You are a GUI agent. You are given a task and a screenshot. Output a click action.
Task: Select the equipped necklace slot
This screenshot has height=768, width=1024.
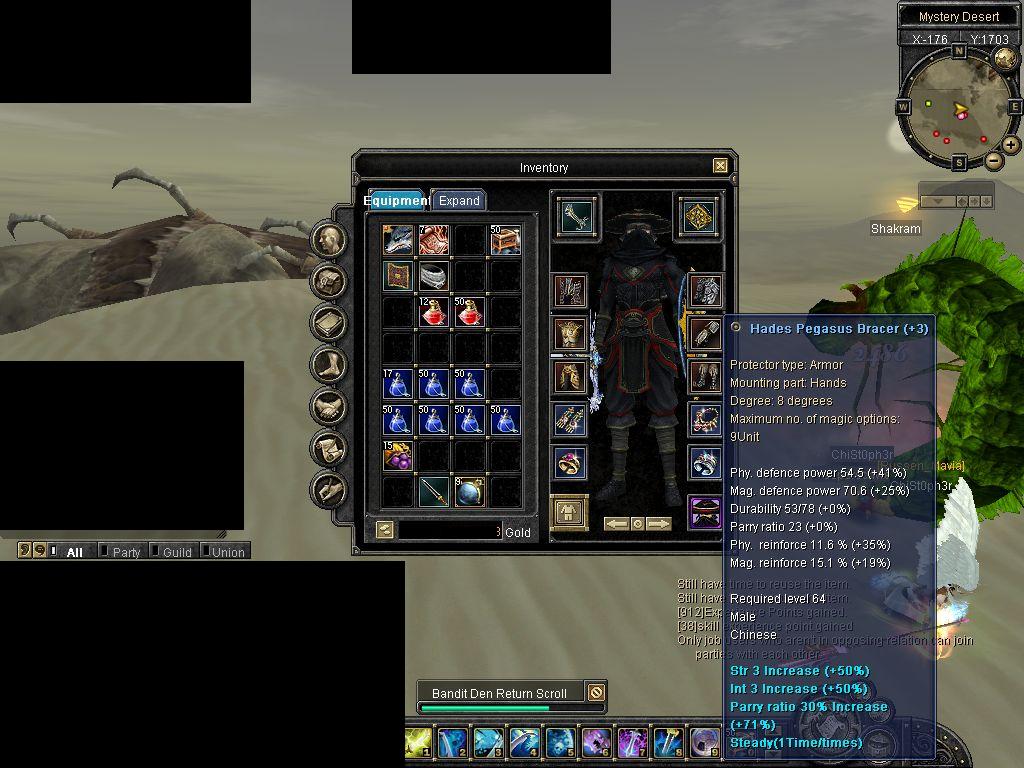tap(705, 419)
